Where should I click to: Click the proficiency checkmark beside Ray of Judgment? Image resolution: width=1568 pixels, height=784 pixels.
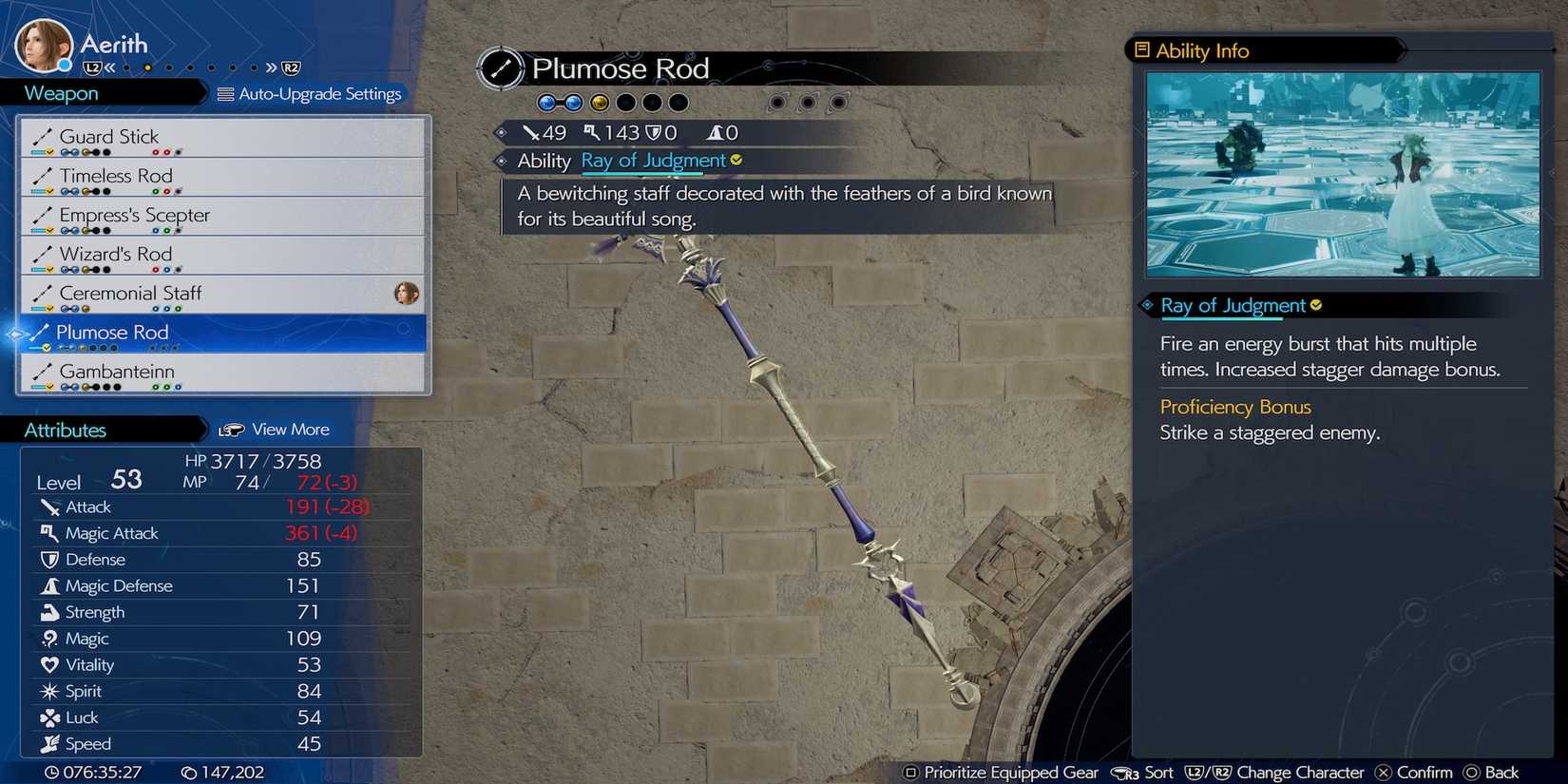click(736, 161)
